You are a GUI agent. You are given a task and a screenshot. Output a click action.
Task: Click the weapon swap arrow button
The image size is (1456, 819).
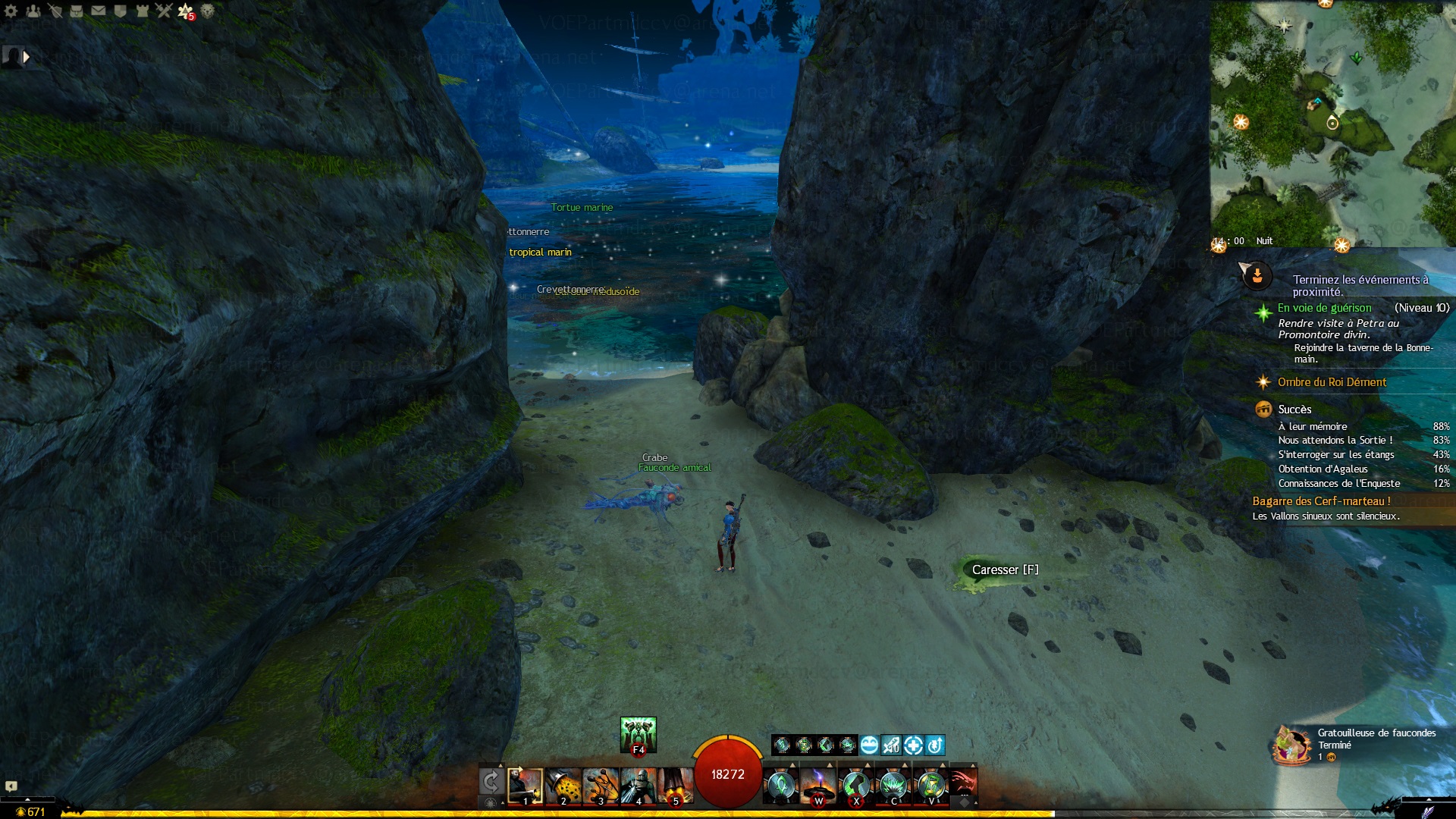click(491, 783)
